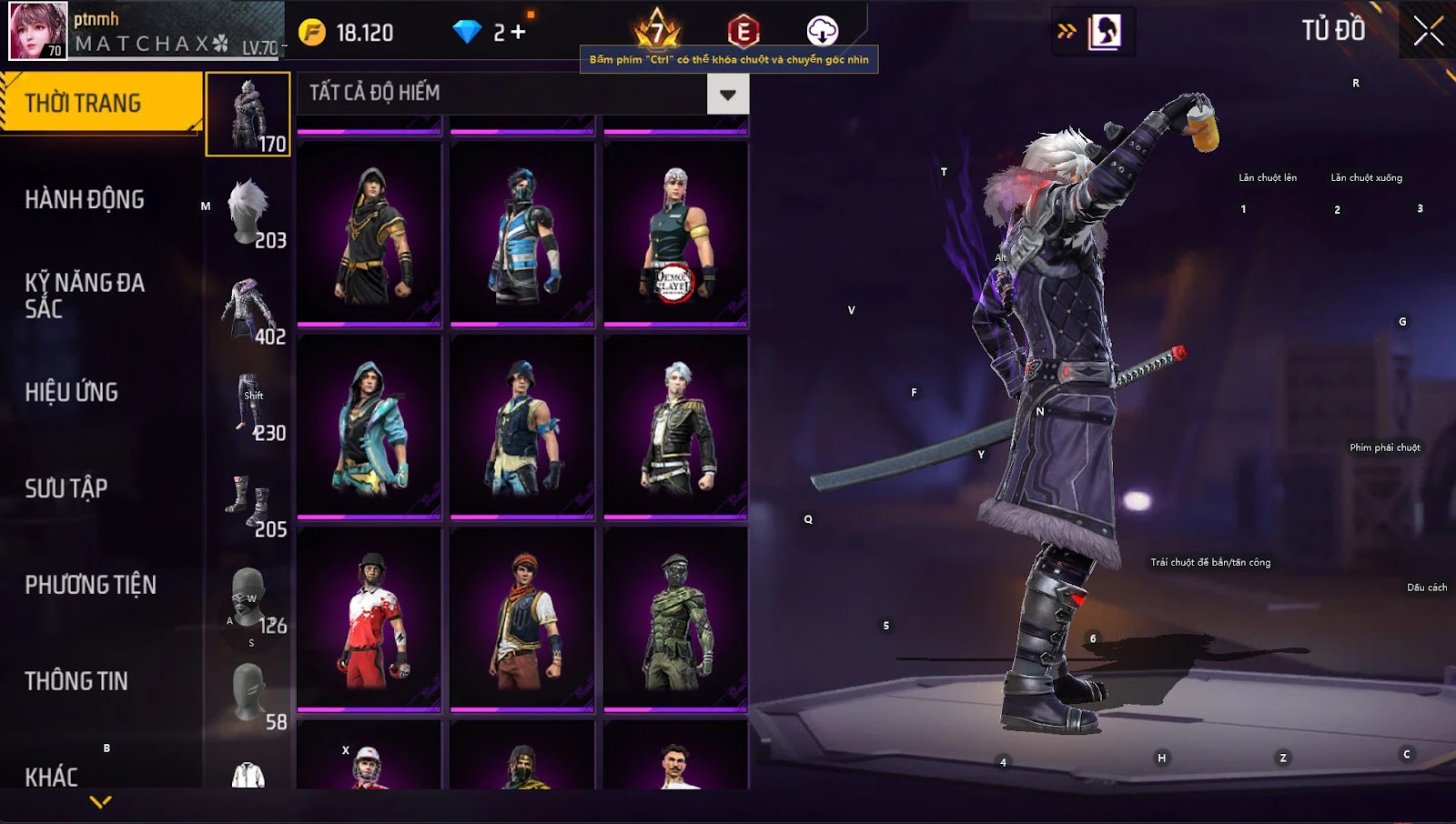
Task: Select the Demon Slayer outfit thumbnail
Action: pyautogui.click(x=675, y=234)
